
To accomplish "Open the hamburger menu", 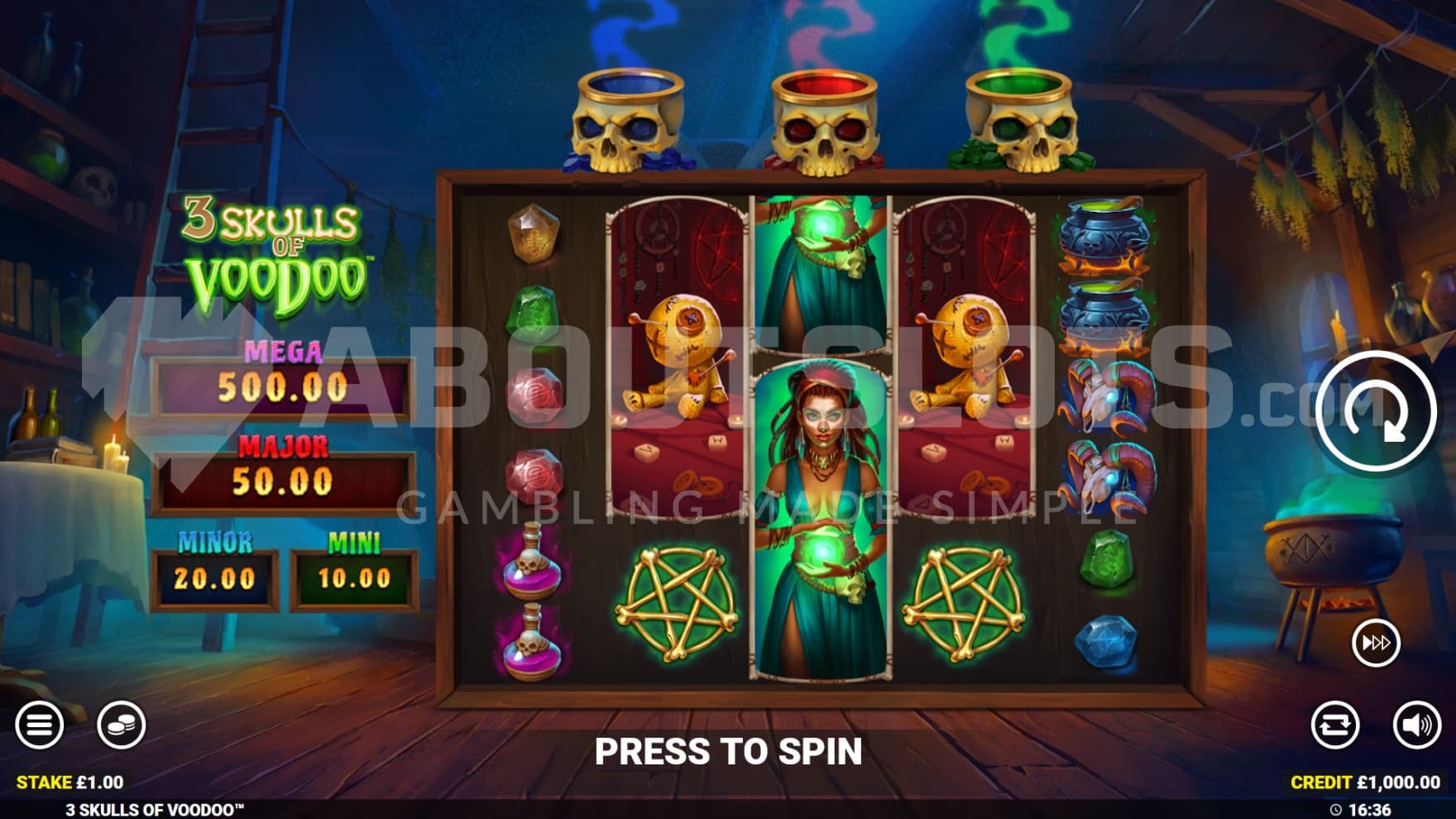I will (x=39, y=726).
